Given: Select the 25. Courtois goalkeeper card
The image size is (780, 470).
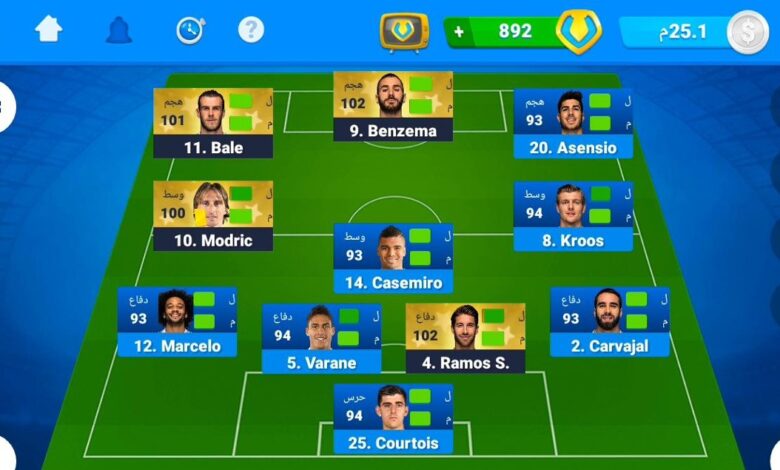Looking at the screenshot, I should (x=393, y=419).
